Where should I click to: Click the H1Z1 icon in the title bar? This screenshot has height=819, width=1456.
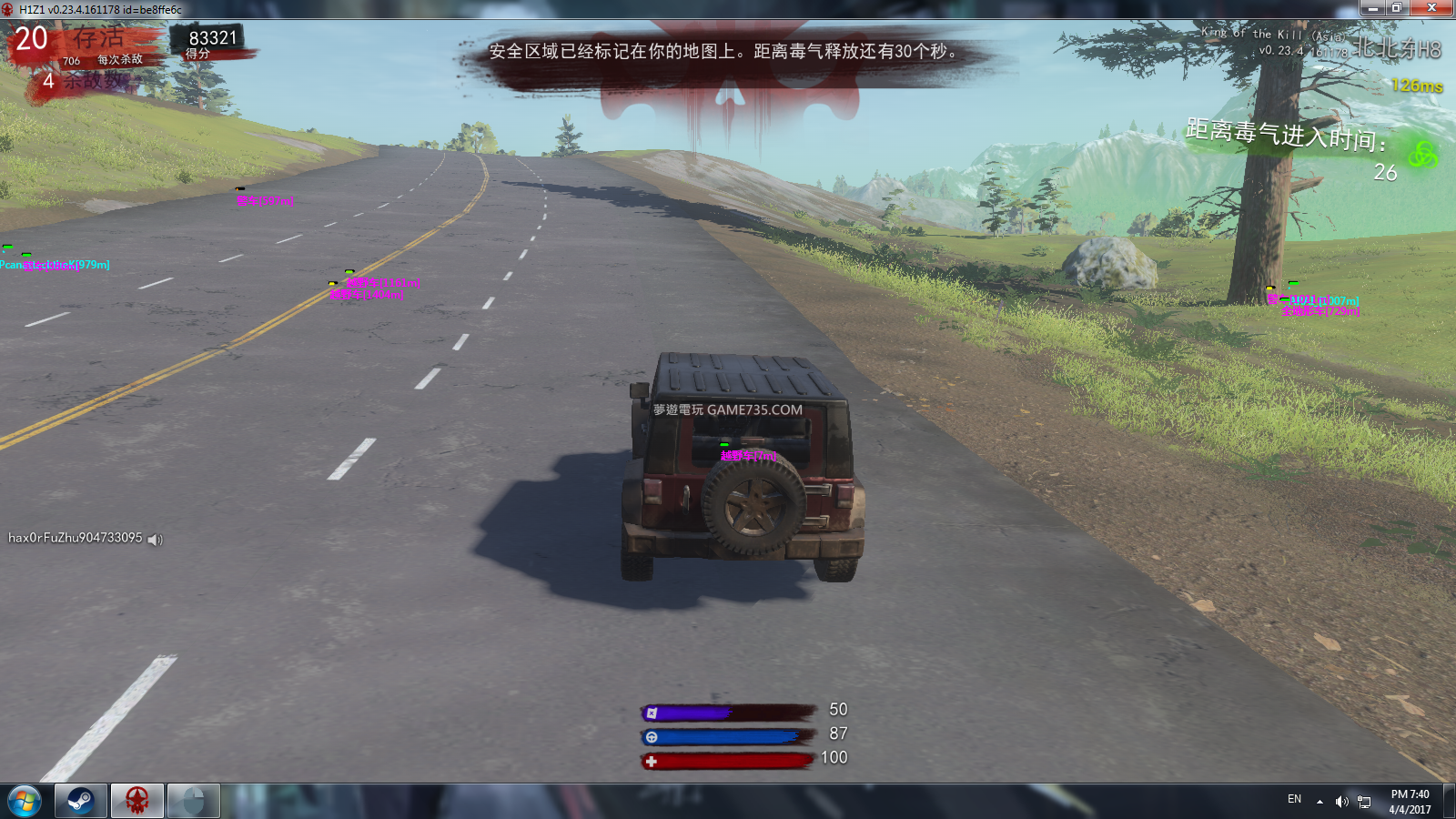click(9, 7)
